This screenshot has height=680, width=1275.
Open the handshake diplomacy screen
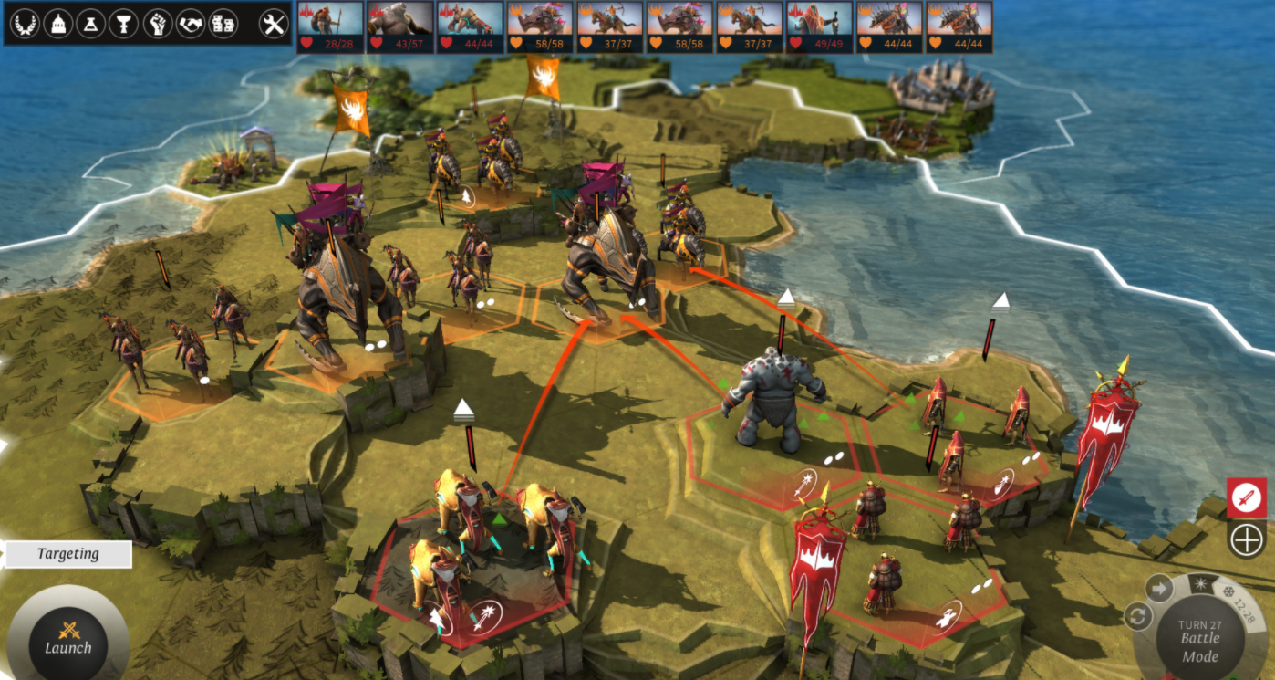[x=190, y=24]
